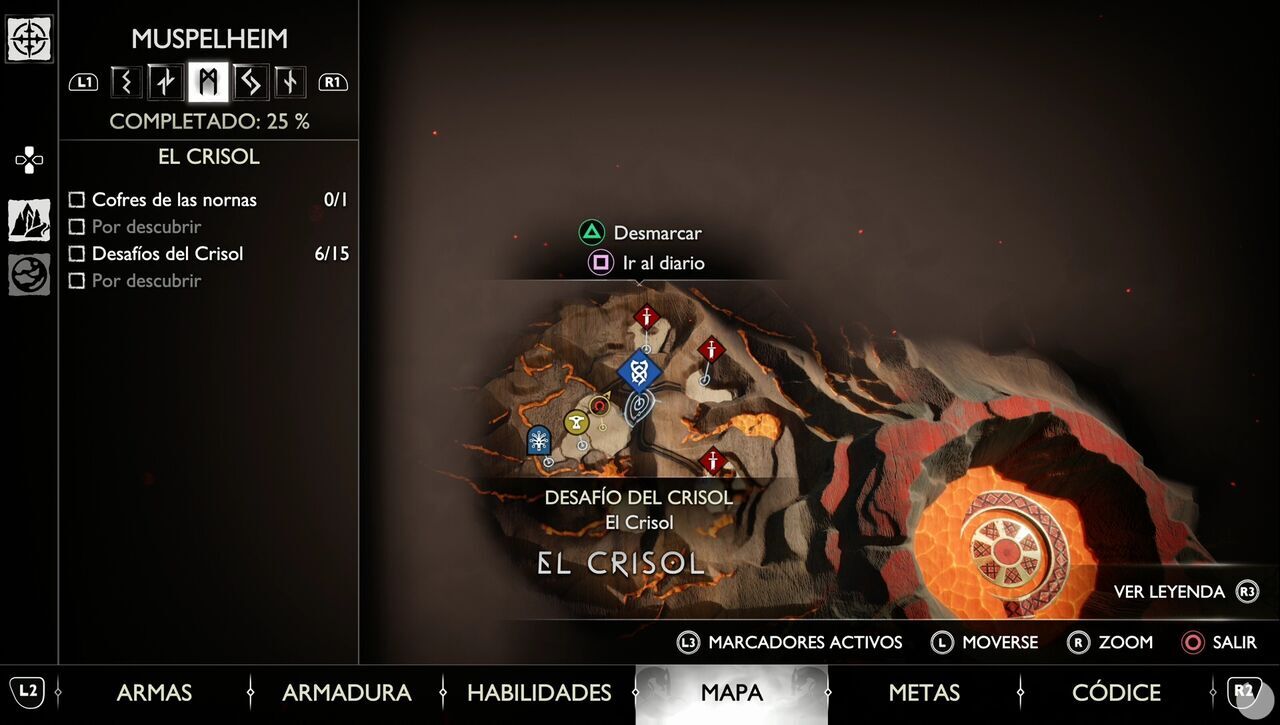1280x725 pixels.
Task: Select the compass navigation icon in the sidebar
Action: tap(29, 40)
